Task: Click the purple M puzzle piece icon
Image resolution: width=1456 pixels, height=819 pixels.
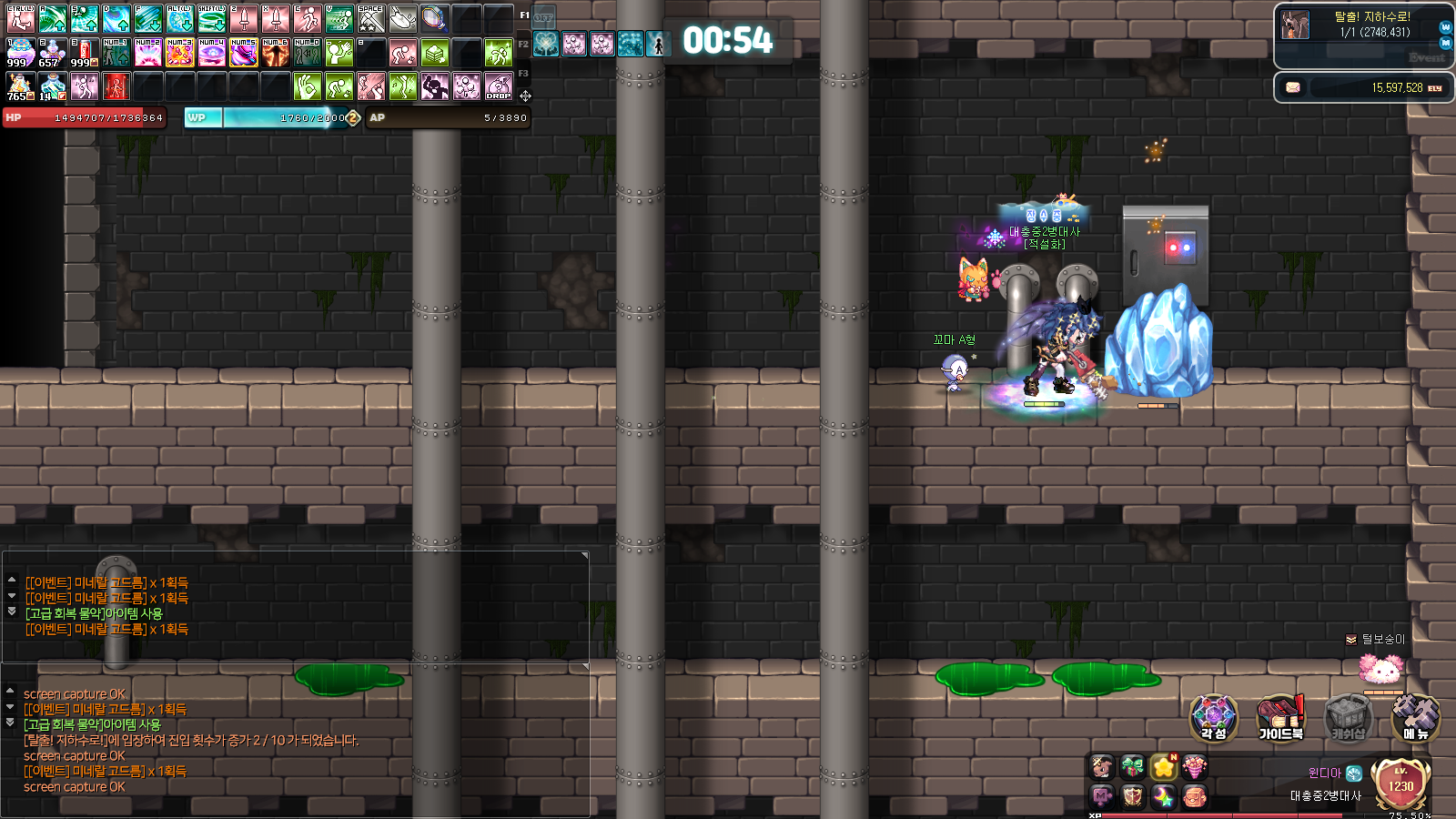Action: [1102, 797]
